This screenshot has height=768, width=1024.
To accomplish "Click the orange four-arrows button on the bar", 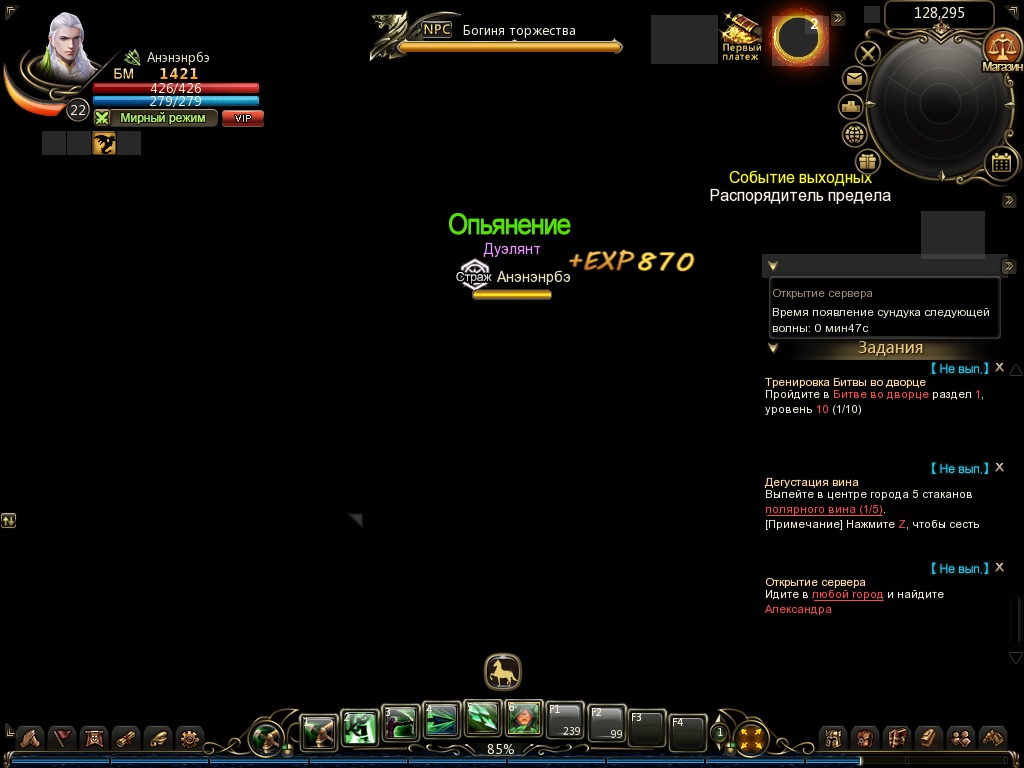I will click(x=750, y=738).
